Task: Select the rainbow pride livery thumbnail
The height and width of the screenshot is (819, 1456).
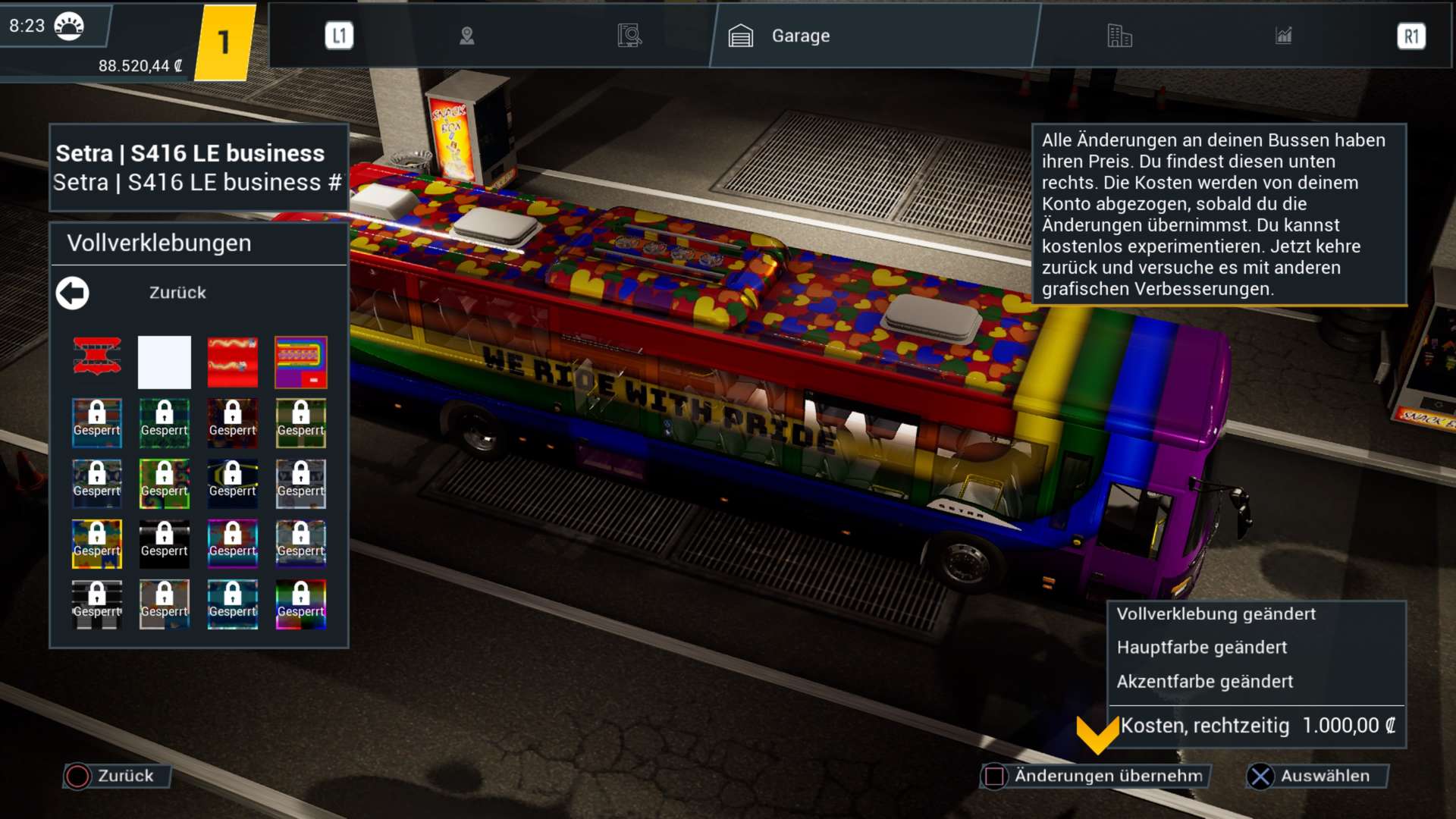Action: (301, 362)
